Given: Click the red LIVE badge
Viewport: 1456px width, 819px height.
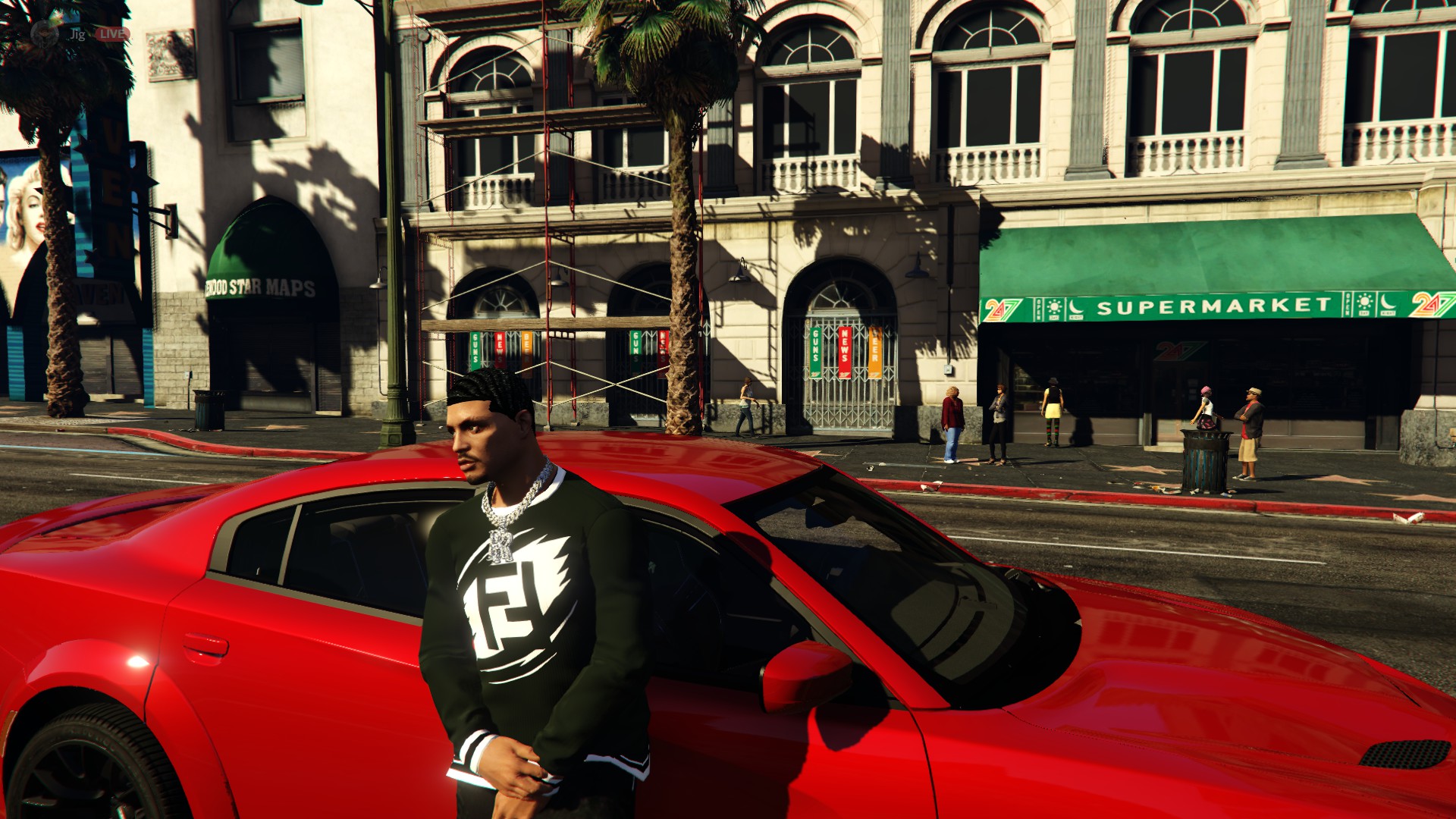Looking at the screenshot, I should tap(112, 34).
